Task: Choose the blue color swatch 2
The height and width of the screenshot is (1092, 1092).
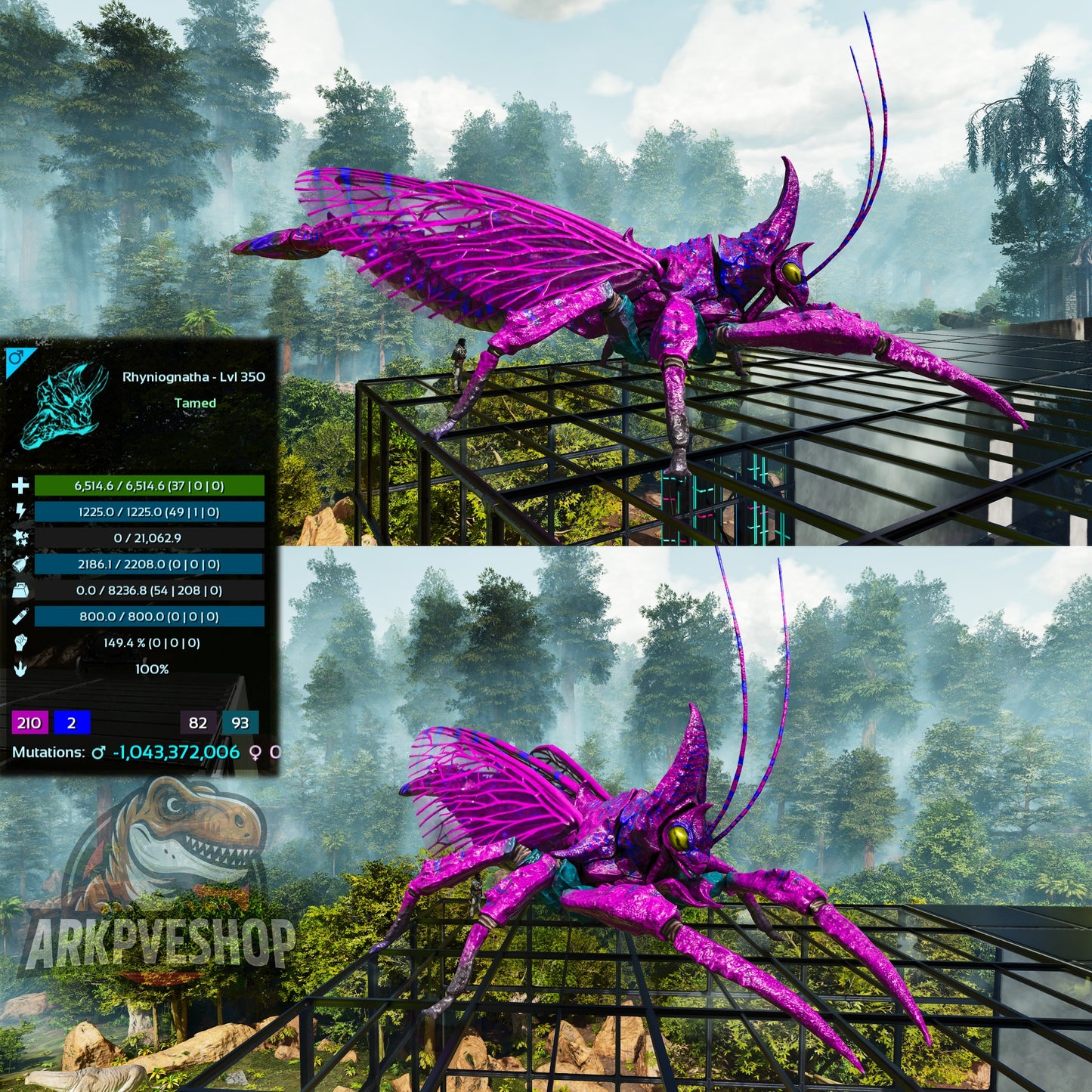Action: click(72, 722)
